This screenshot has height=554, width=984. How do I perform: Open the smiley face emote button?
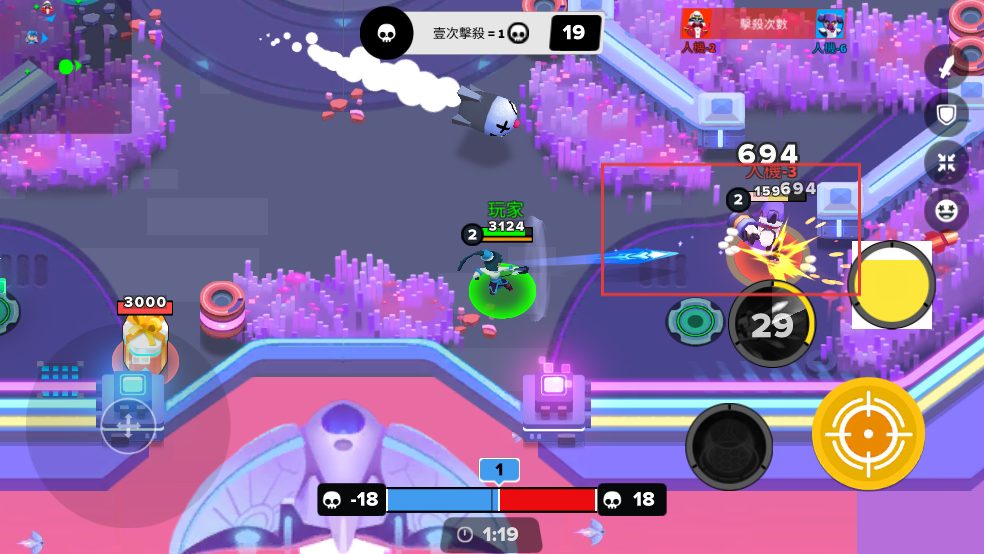pos(945,210)
